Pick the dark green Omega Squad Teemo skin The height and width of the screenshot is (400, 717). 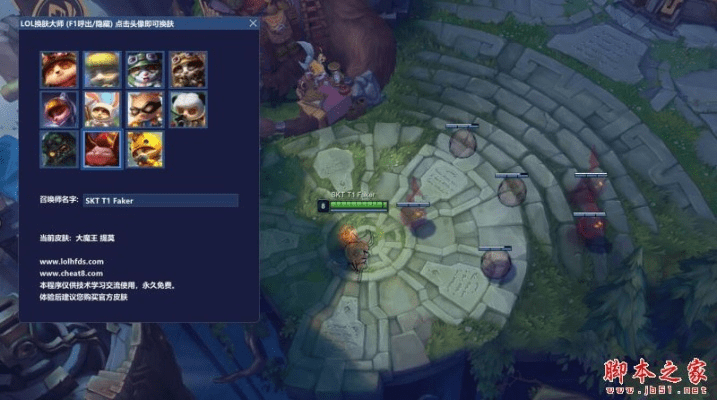click(59, 148)
